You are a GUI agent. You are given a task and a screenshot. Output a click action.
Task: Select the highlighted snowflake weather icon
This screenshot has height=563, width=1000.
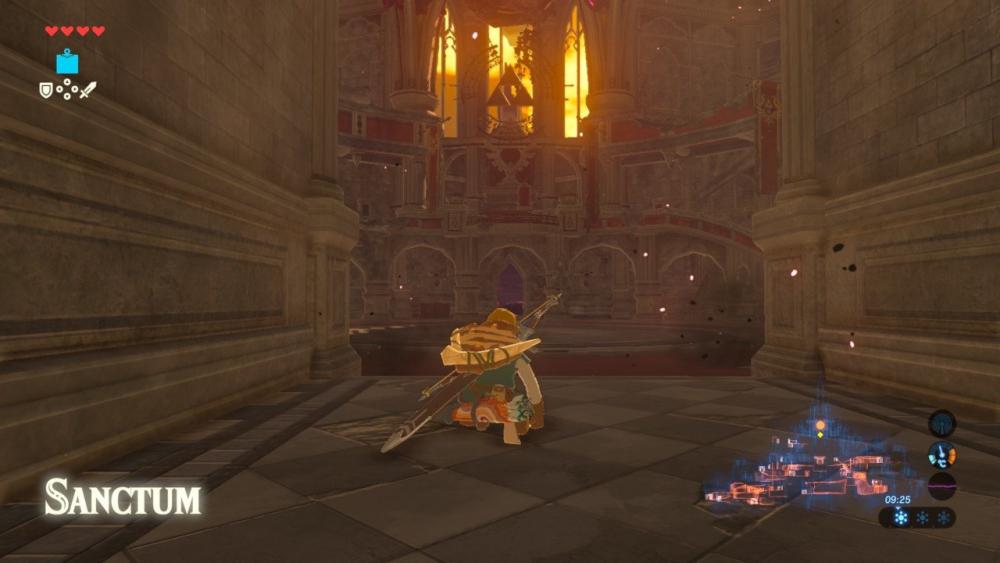coord(901,517)
